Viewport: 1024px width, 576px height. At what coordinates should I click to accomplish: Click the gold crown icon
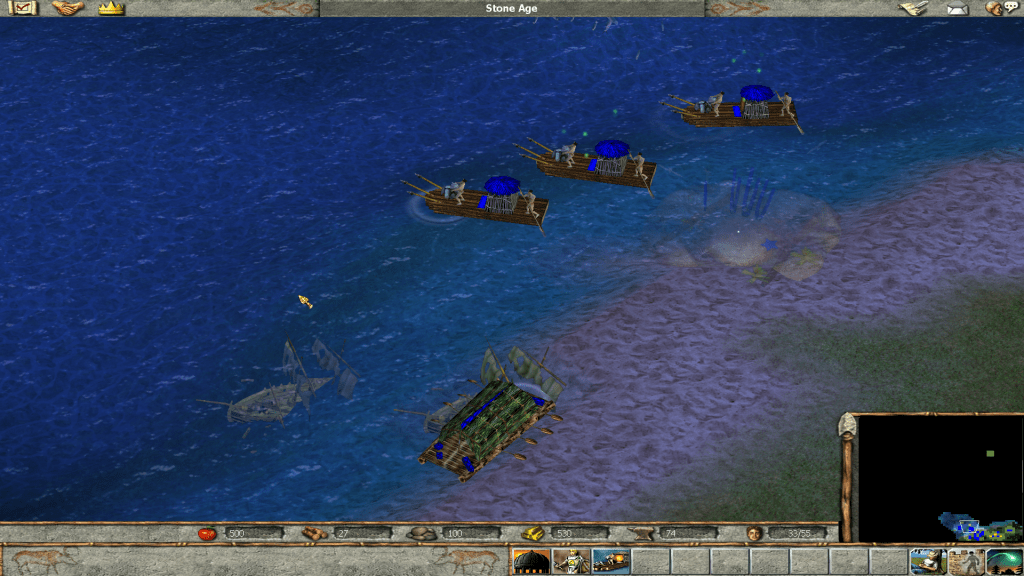[111, 8]
